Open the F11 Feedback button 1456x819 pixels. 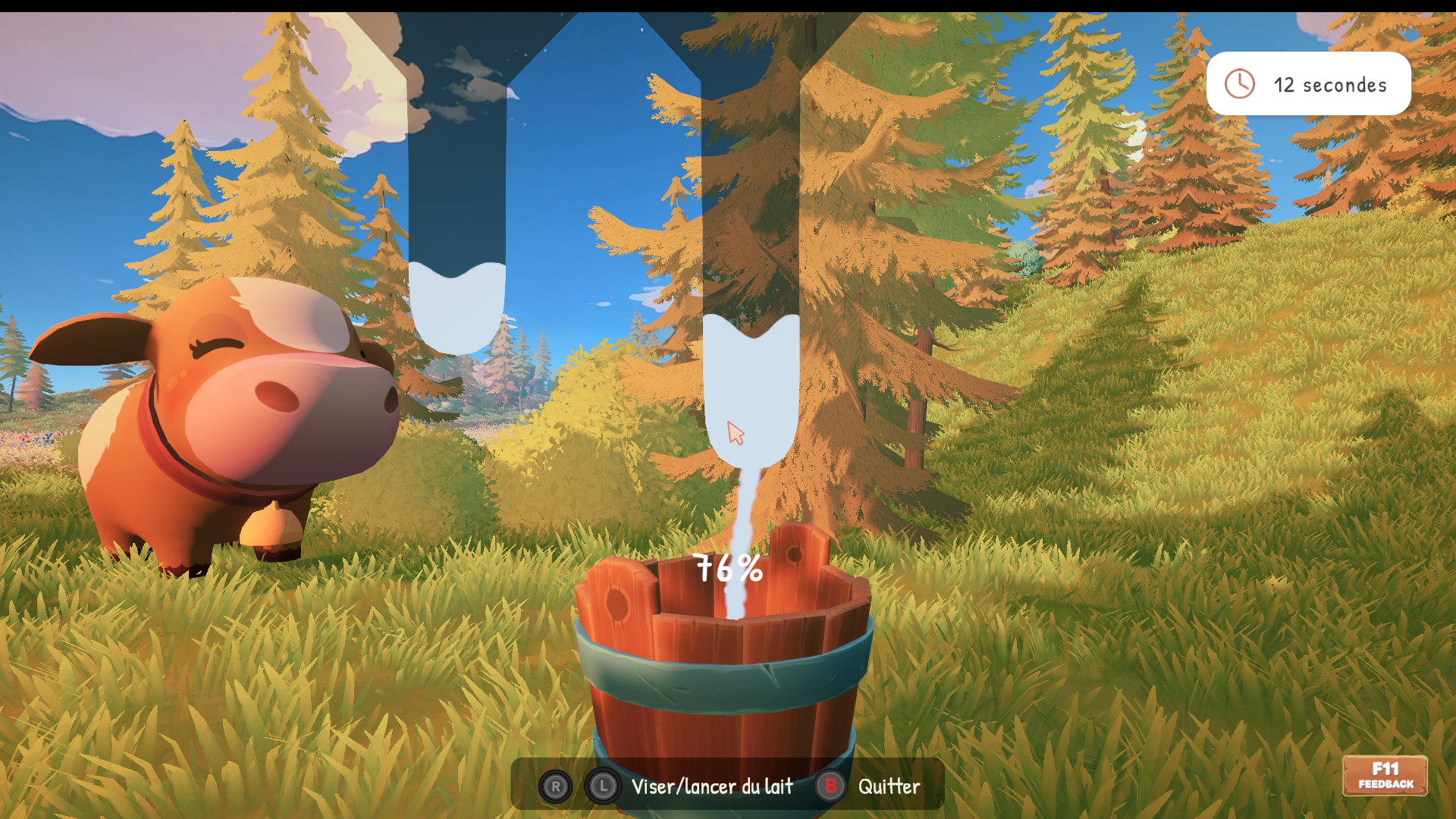coord(1385,776)
